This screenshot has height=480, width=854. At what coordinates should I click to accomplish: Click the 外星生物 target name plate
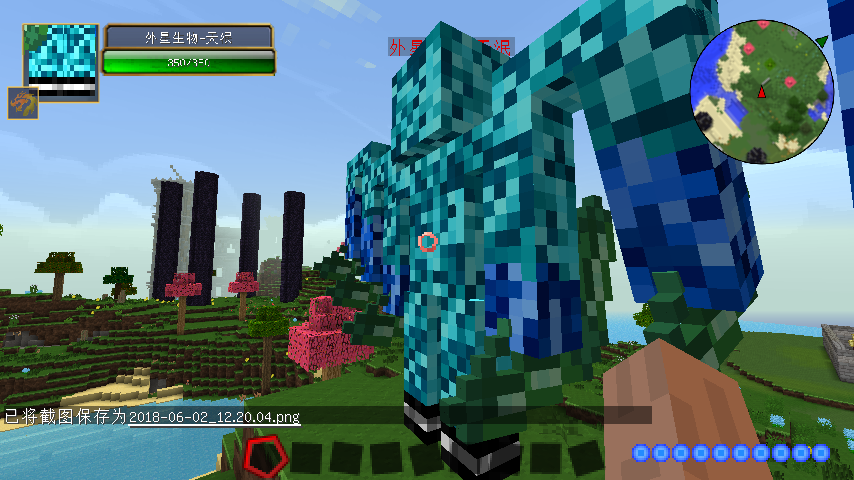(189, 37)
